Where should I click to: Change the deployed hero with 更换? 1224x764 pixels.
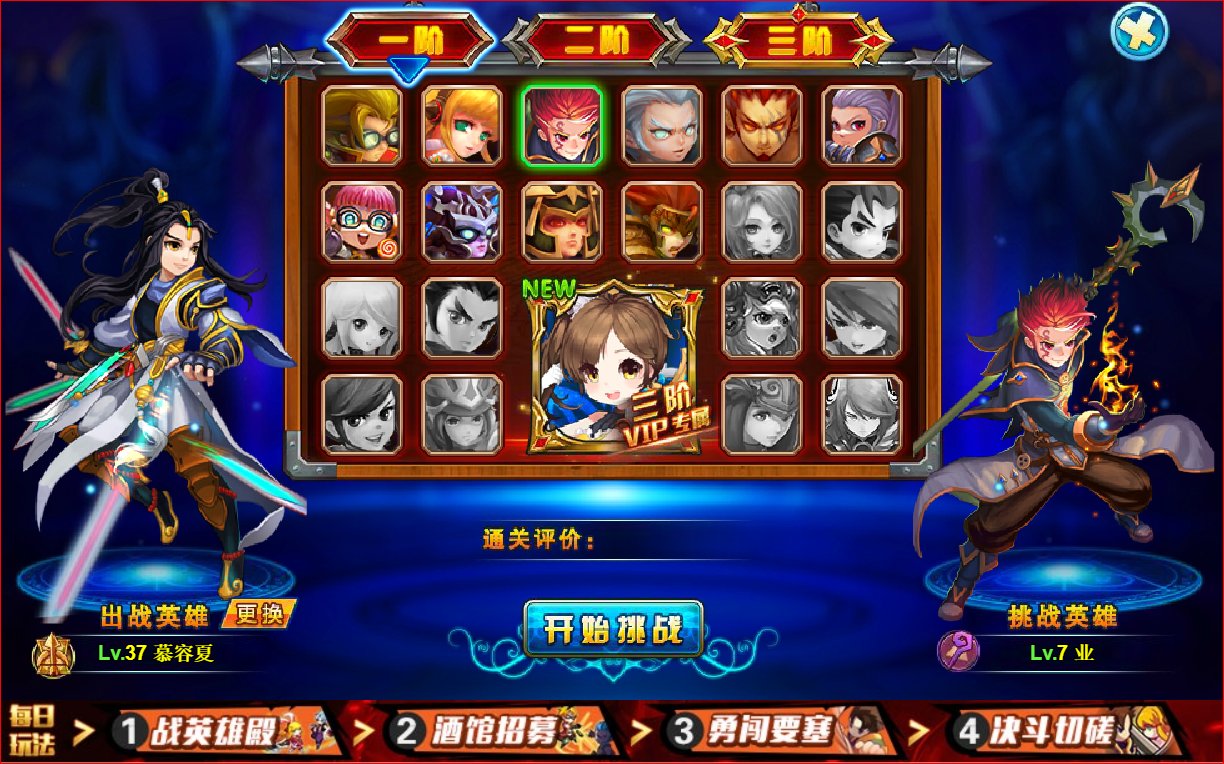click(x=259, y=614)
